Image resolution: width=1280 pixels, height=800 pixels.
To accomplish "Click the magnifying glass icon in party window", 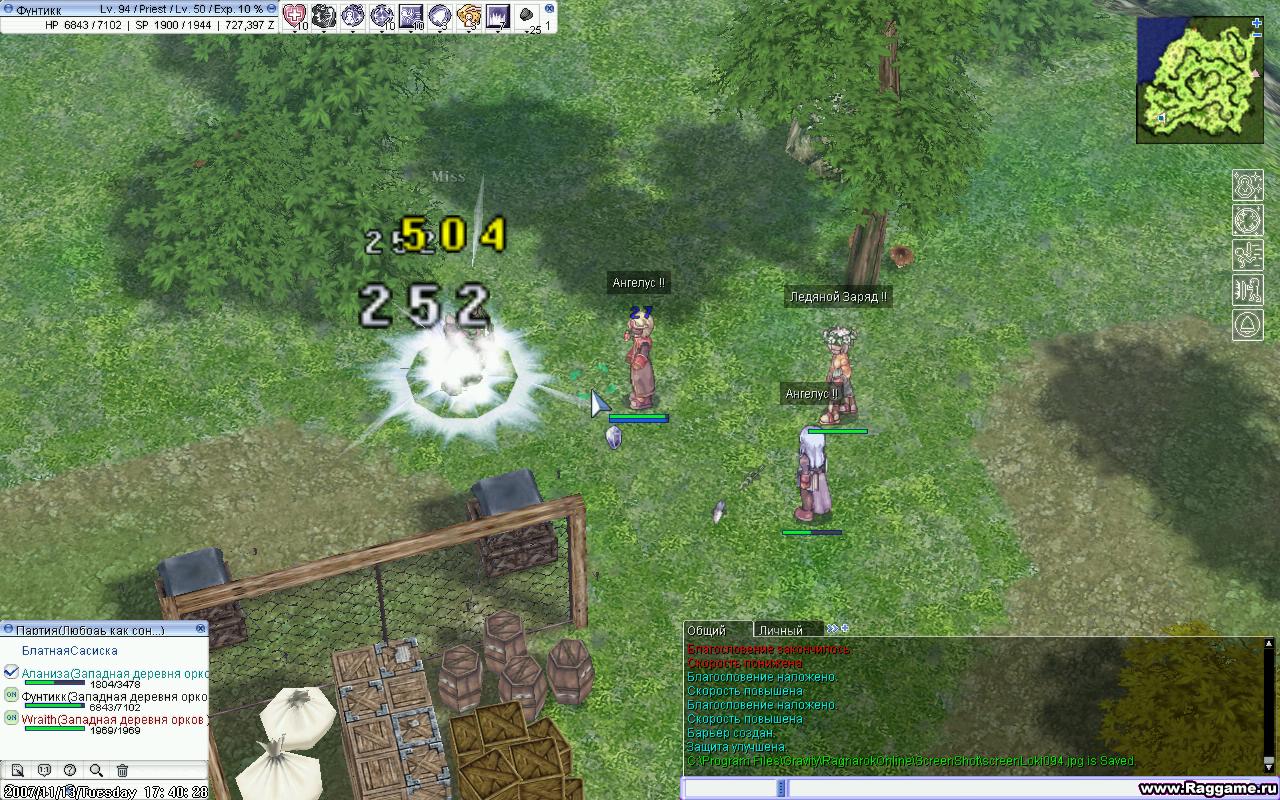I will [96, 770].
